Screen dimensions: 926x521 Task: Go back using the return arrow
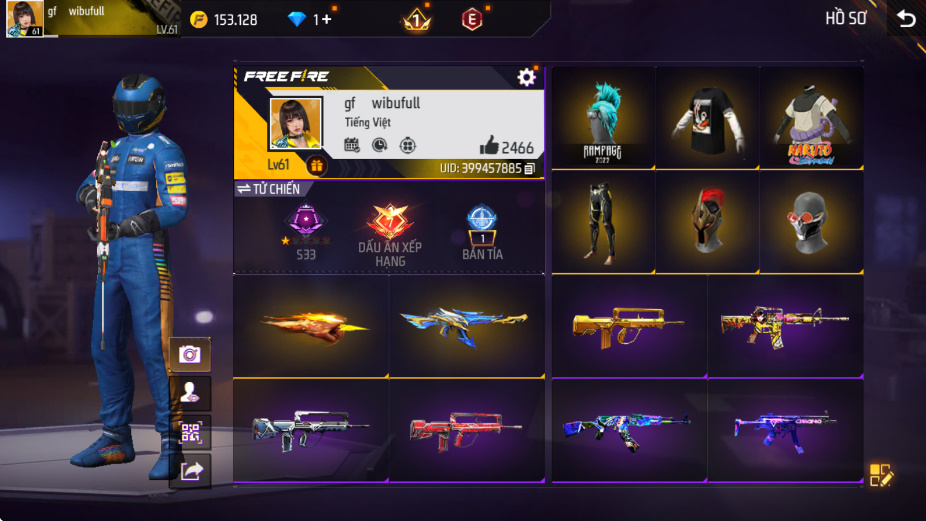[x=906, y=19]
